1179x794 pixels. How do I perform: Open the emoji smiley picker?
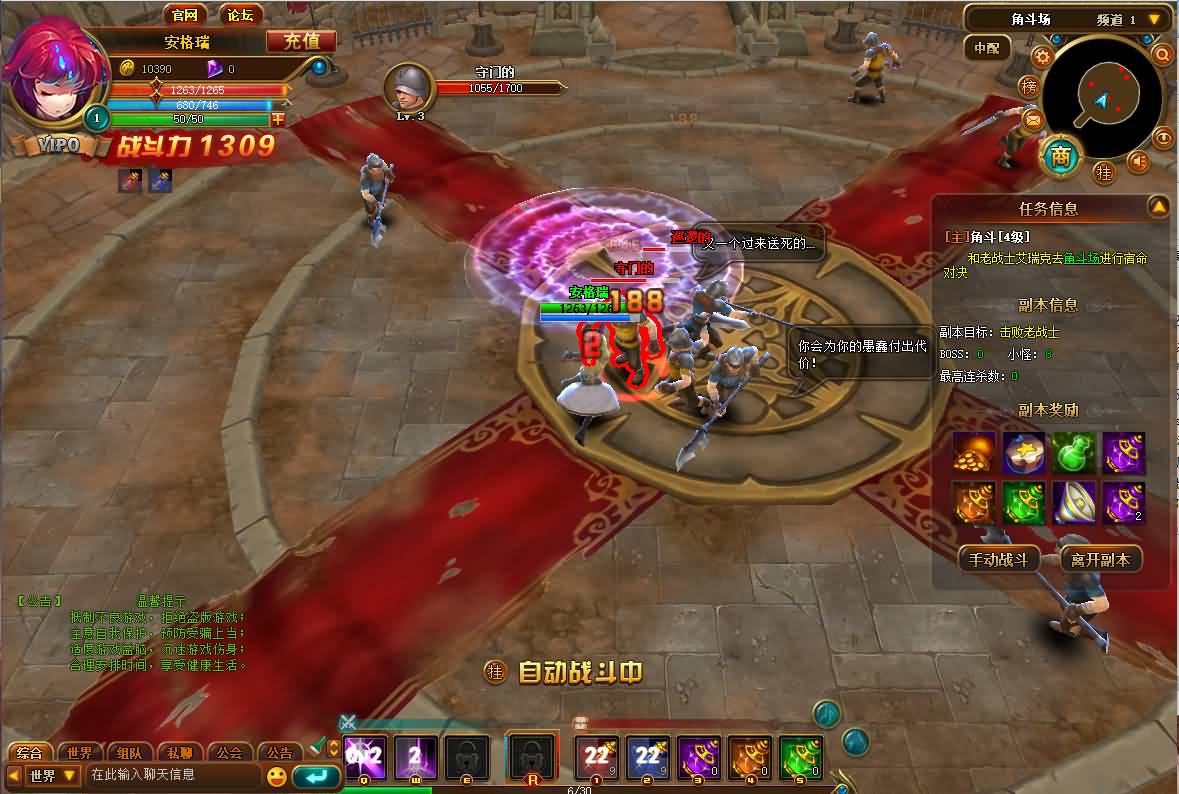click(276, 776)
